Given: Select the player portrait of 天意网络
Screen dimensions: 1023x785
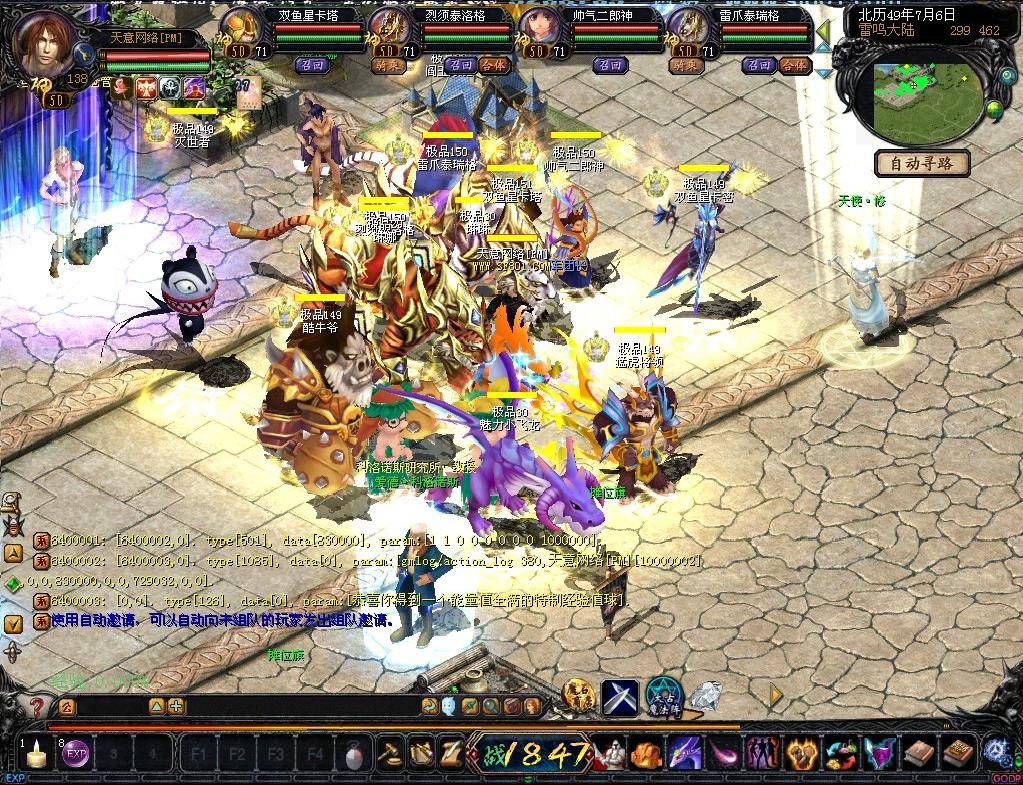Looking at the screenshot, I should 46,47.
